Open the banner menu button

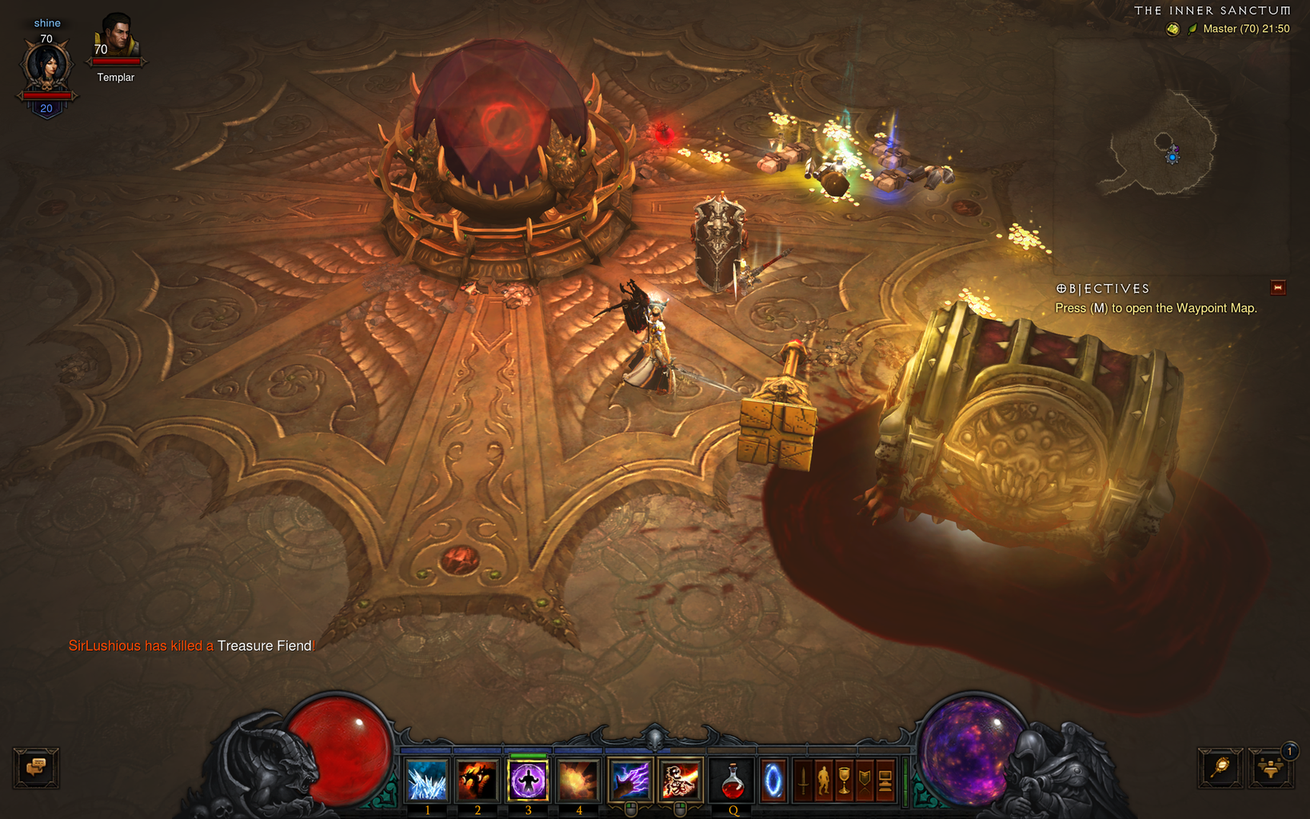[x=865, y=780]
